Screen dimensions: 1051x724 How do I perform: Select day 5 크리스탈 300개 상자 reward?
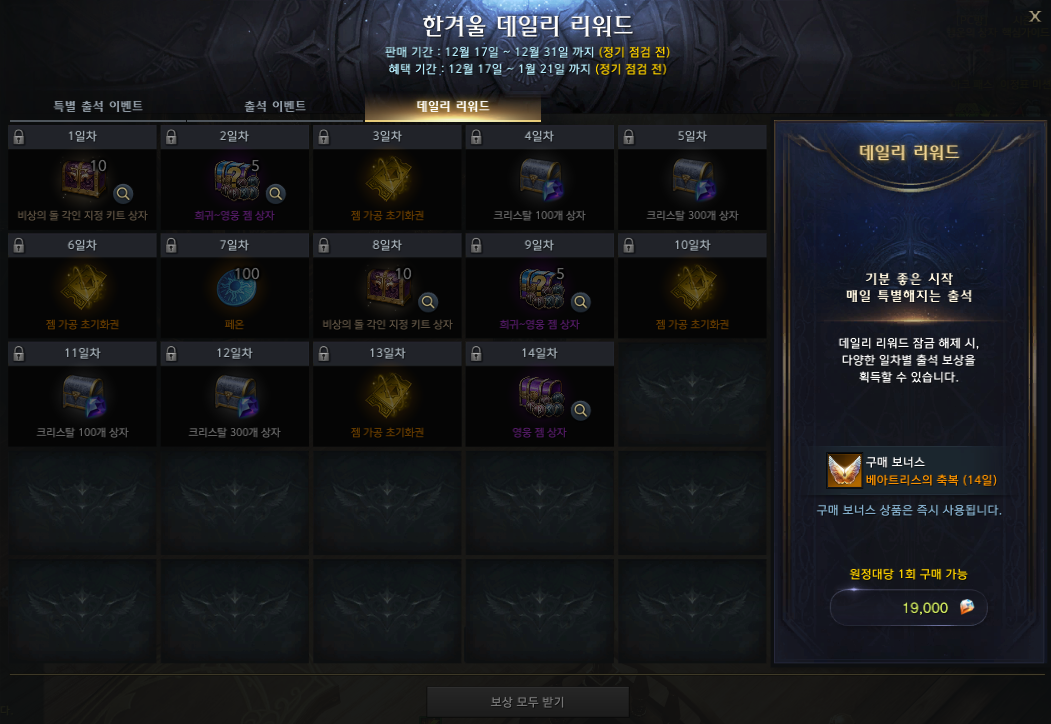[692, 180]
